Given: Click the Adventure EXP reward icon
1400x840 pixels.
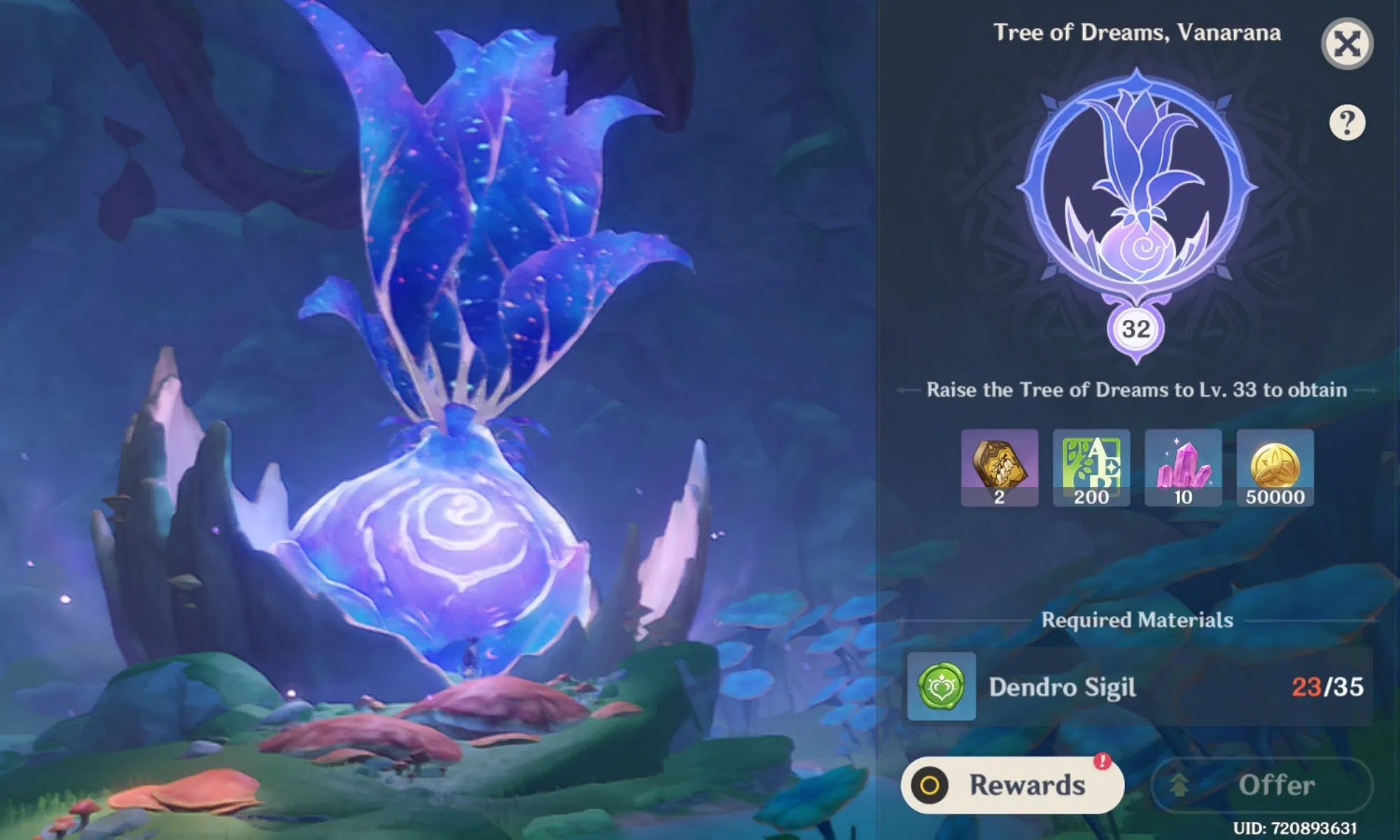Looking at the screenshot, I should tap(1091, 469).
